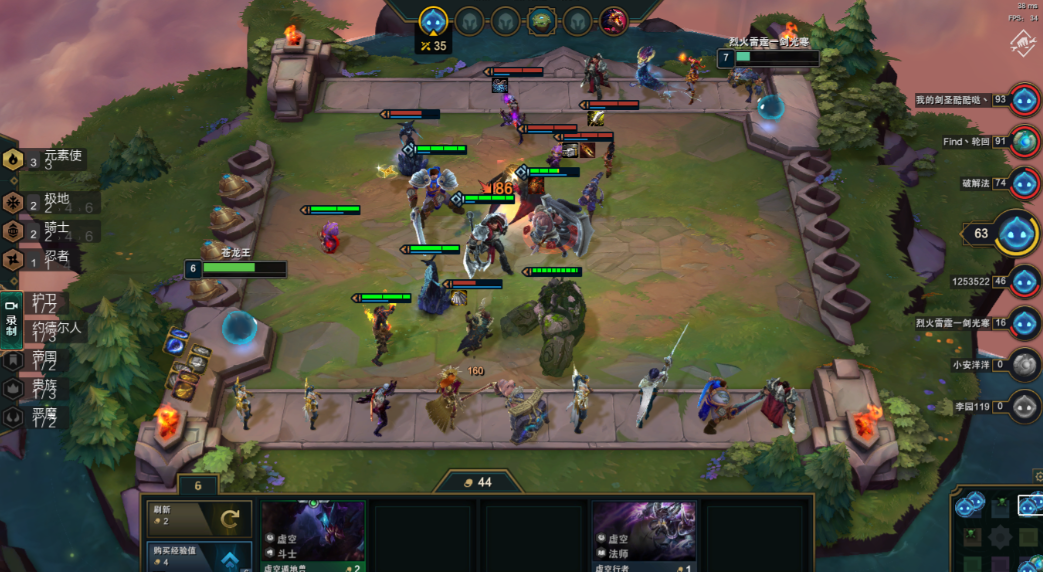View player 1253522's board
The width and height of the screenshot is (1043, 572).
(x=1023, y=282)
